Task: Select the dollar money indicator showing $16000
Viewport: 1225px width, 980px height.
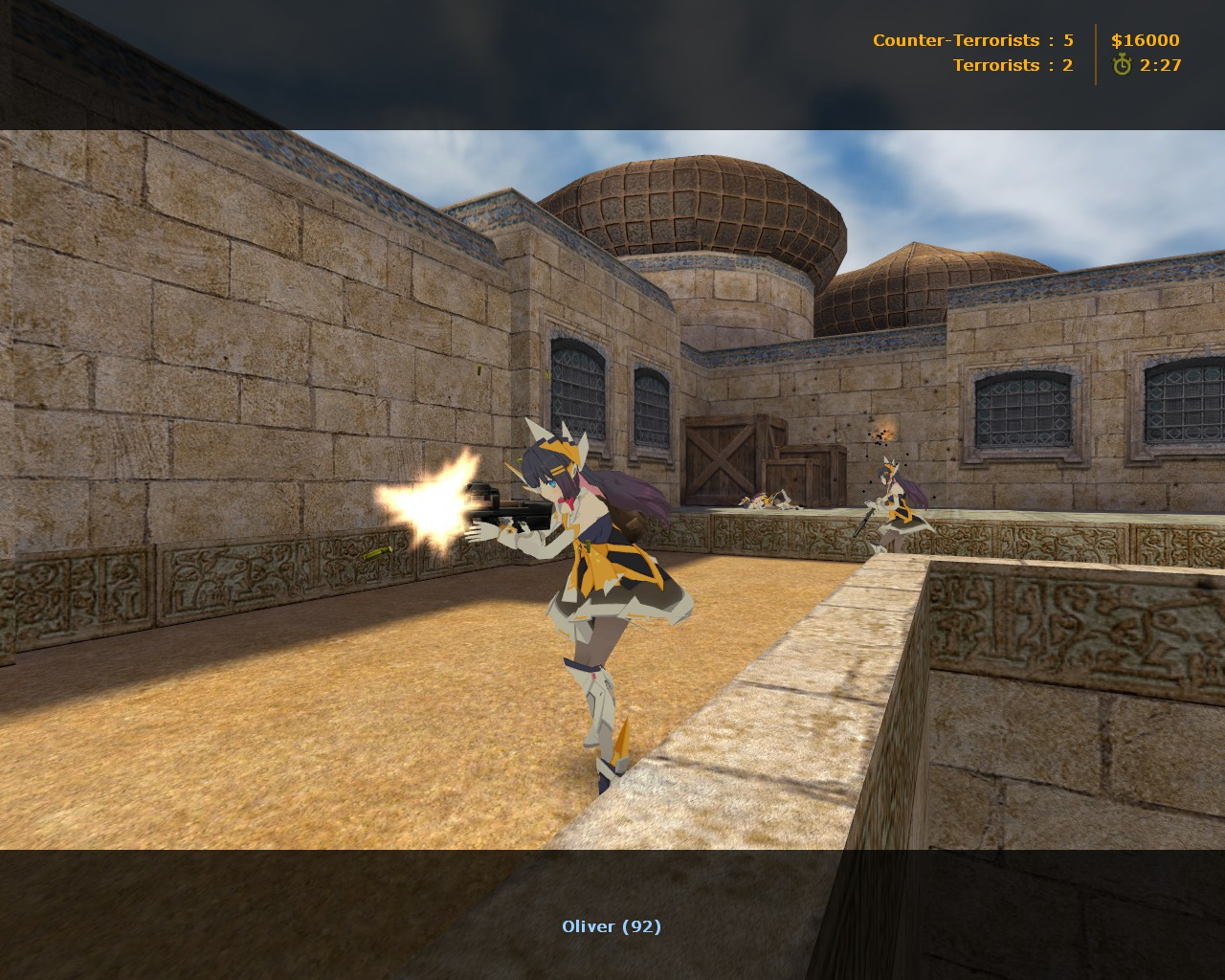Action: (x=1145, y=40)
